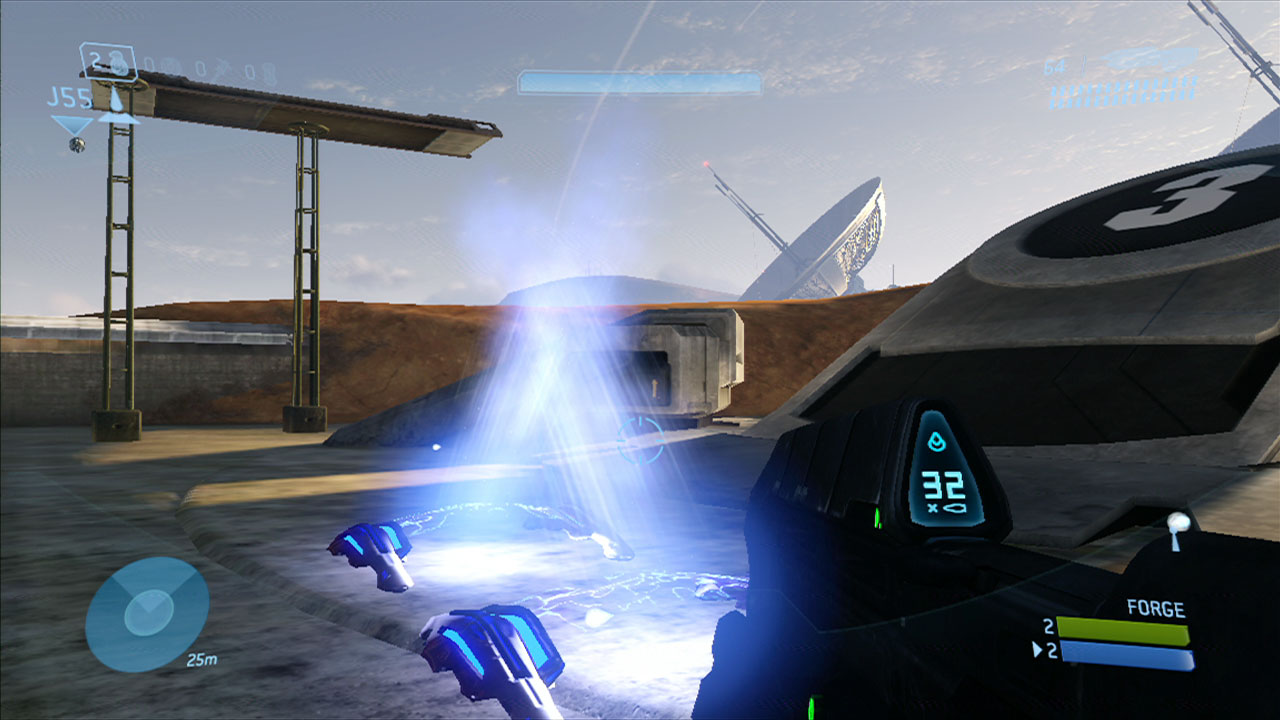Open the circular motion tracker radar
The height and width of the screenshot is (720, 1280).
(147, 614)
